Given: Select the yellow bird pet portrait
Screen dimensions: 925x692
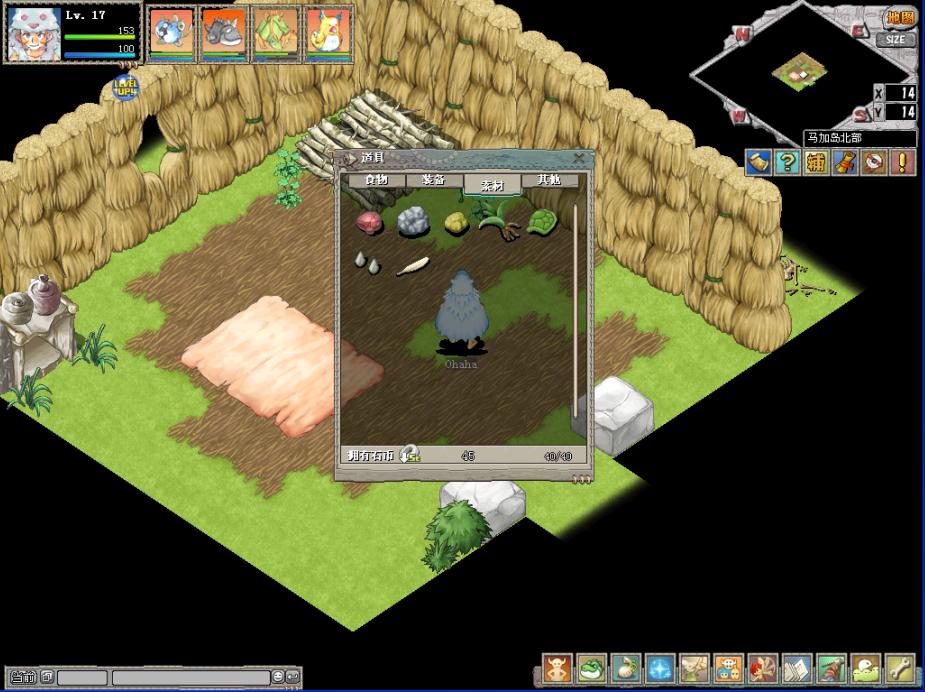Looking at the screenshot, I should click(x=328, y=32).
